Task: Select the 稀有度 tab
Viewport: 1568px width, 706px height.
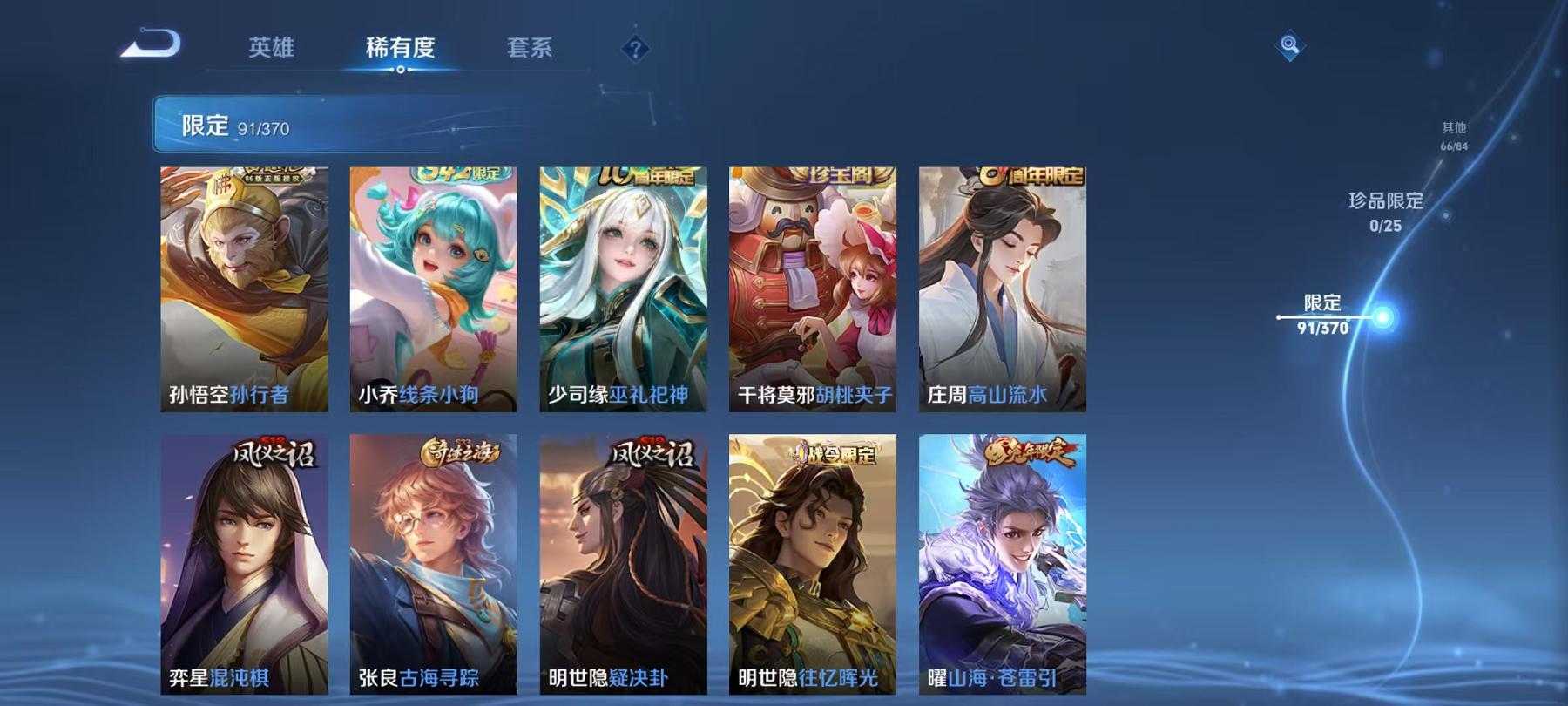Action: pyautogui.click(x=401, y=50)
